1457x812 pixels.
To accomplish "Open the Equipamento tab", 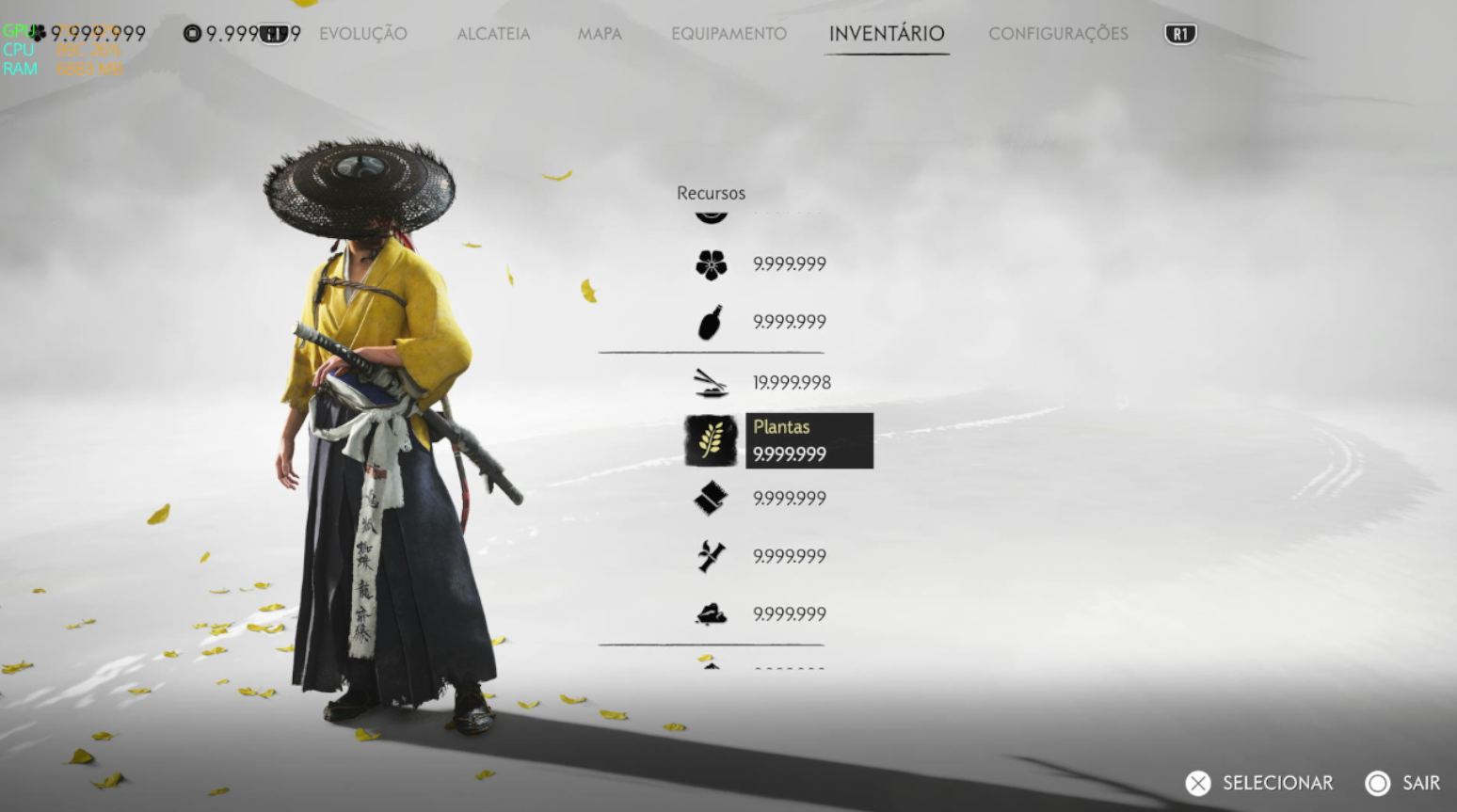I will click(x=728, y=34).
